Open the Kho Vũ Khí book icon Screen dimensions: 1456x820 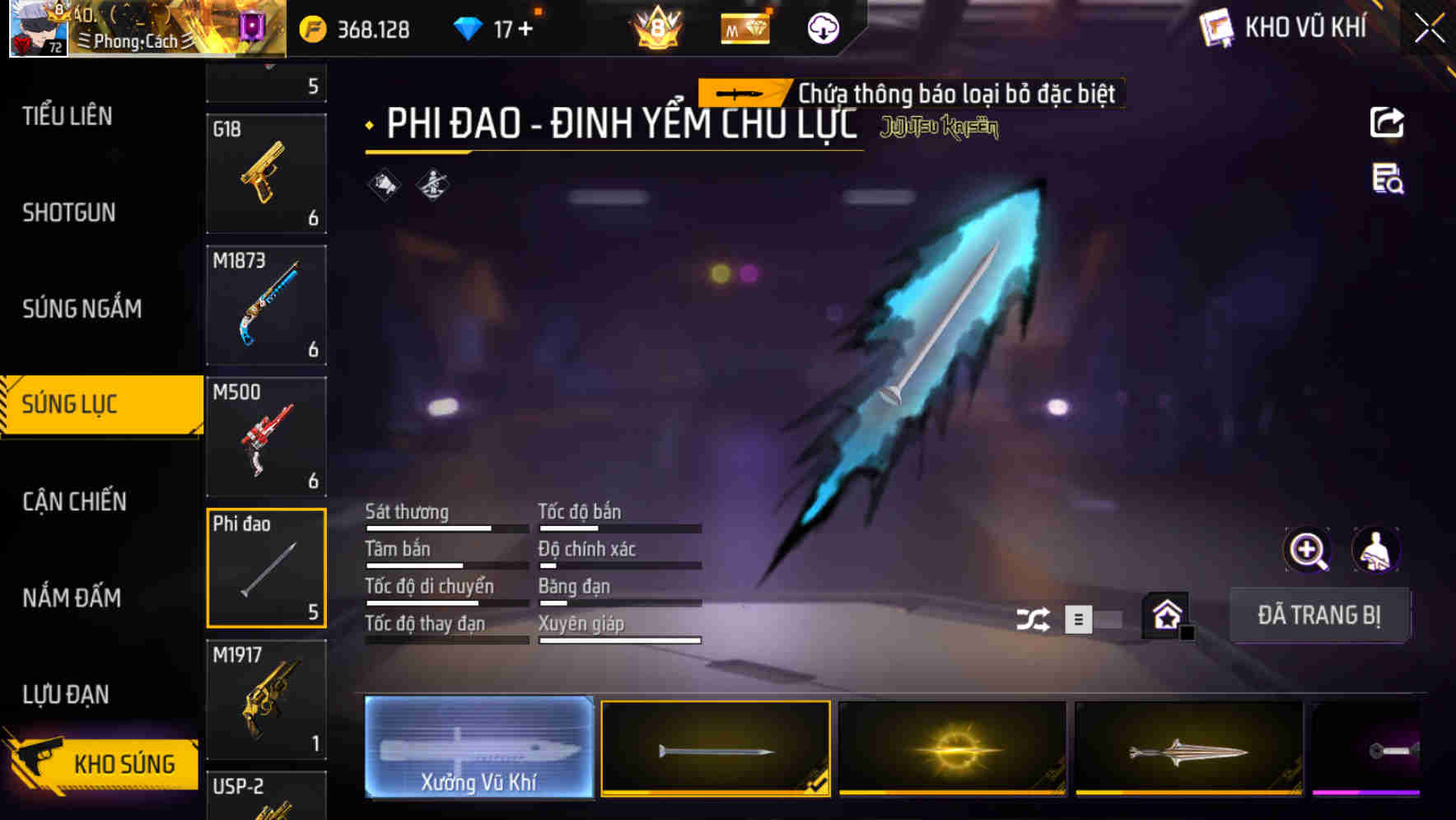tap(1216, 27)
